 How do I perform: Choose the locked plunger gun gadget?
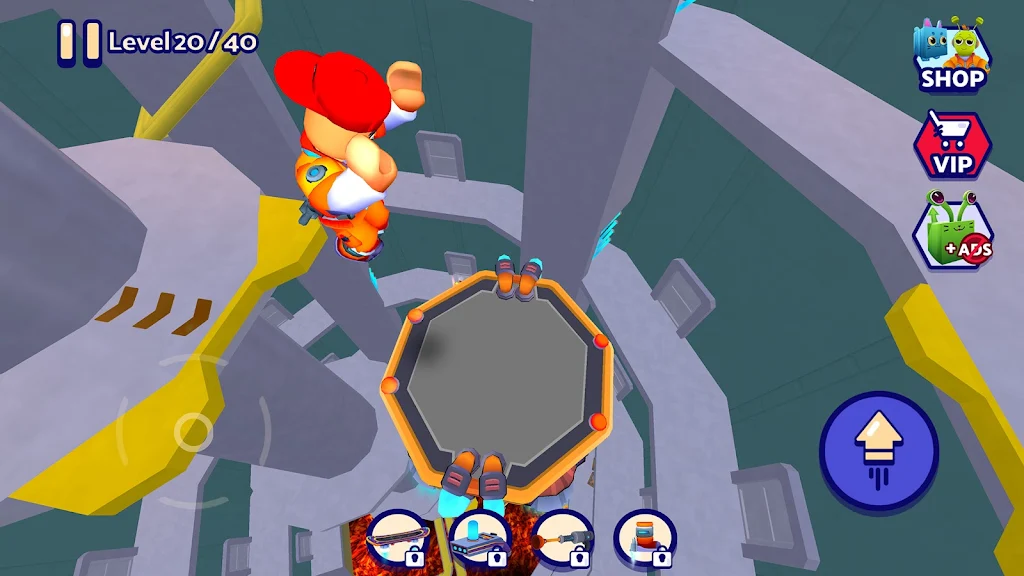(x=563, y=540)
